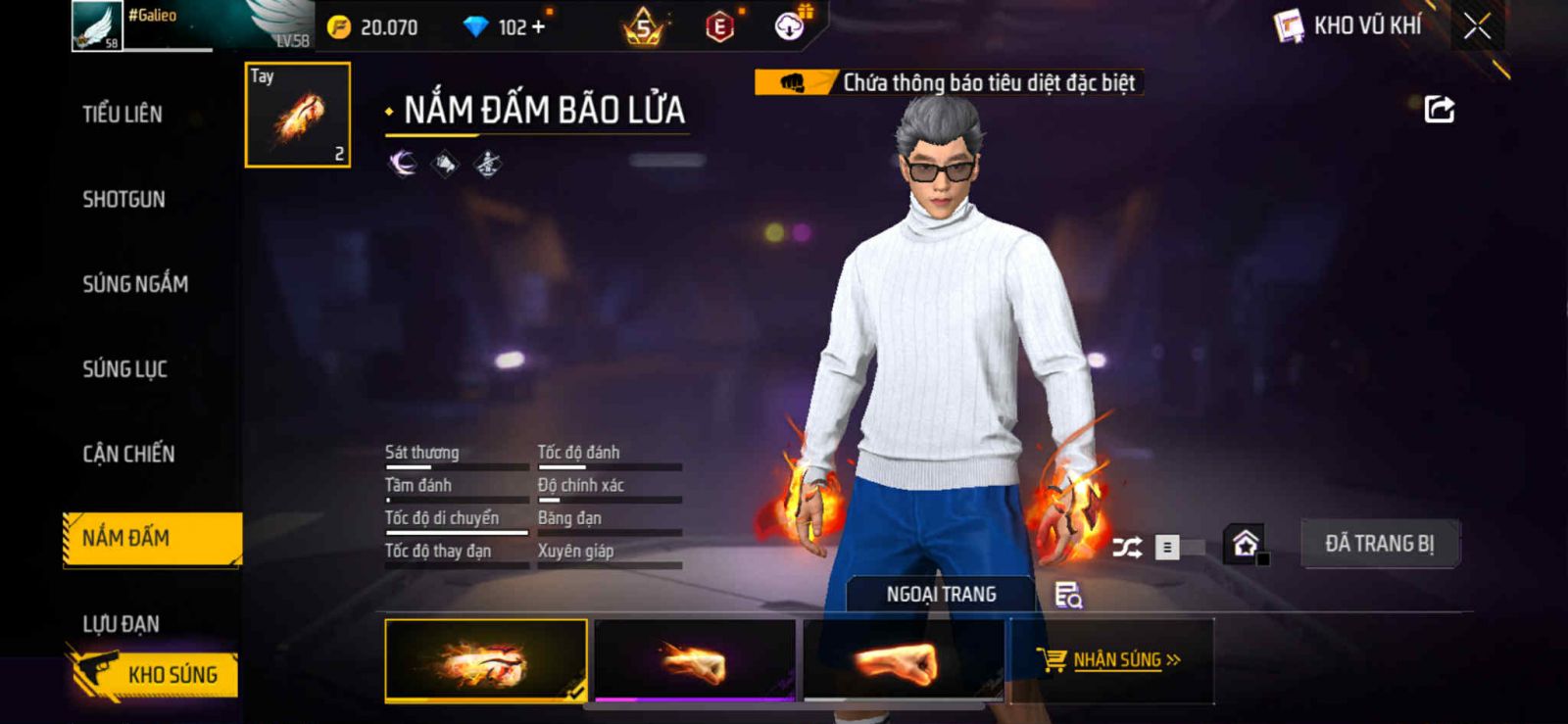Select the first flaming fist skin thumbnail
1568x724 pixels.
tap(486, 660)
